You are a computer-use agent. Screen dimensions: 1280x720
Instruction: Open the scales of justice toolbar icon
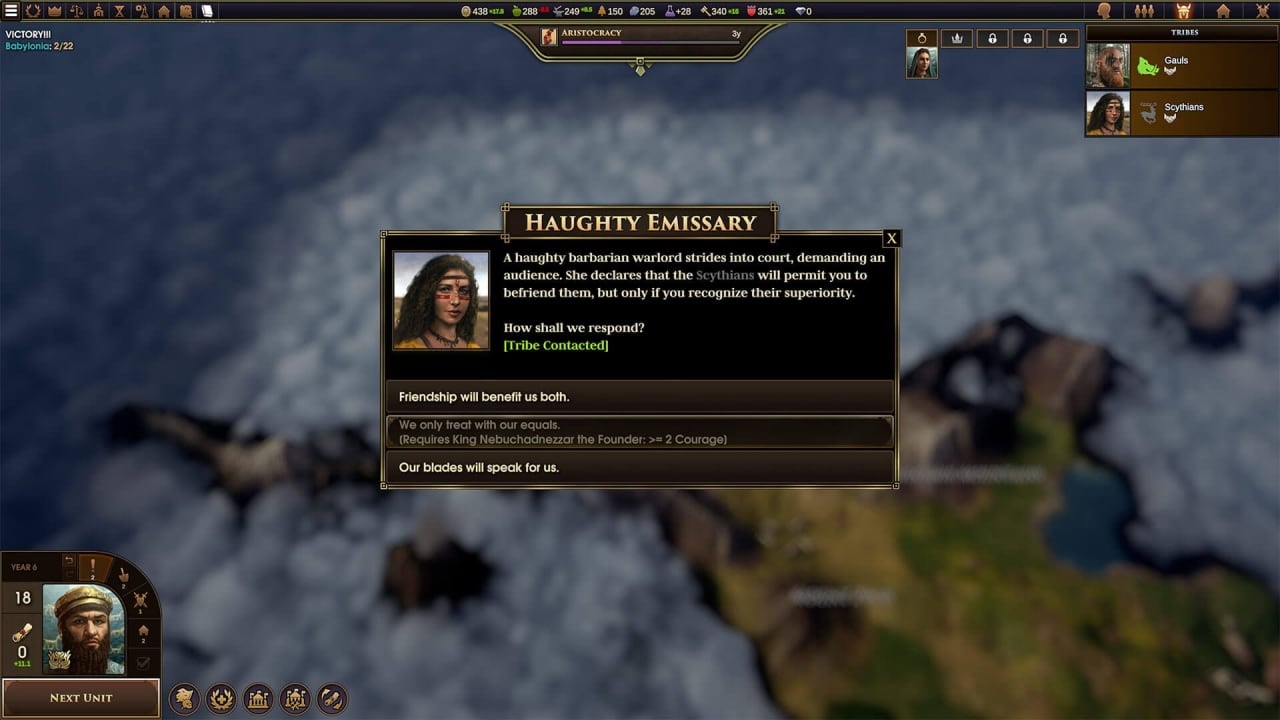[x=76, y=11]
